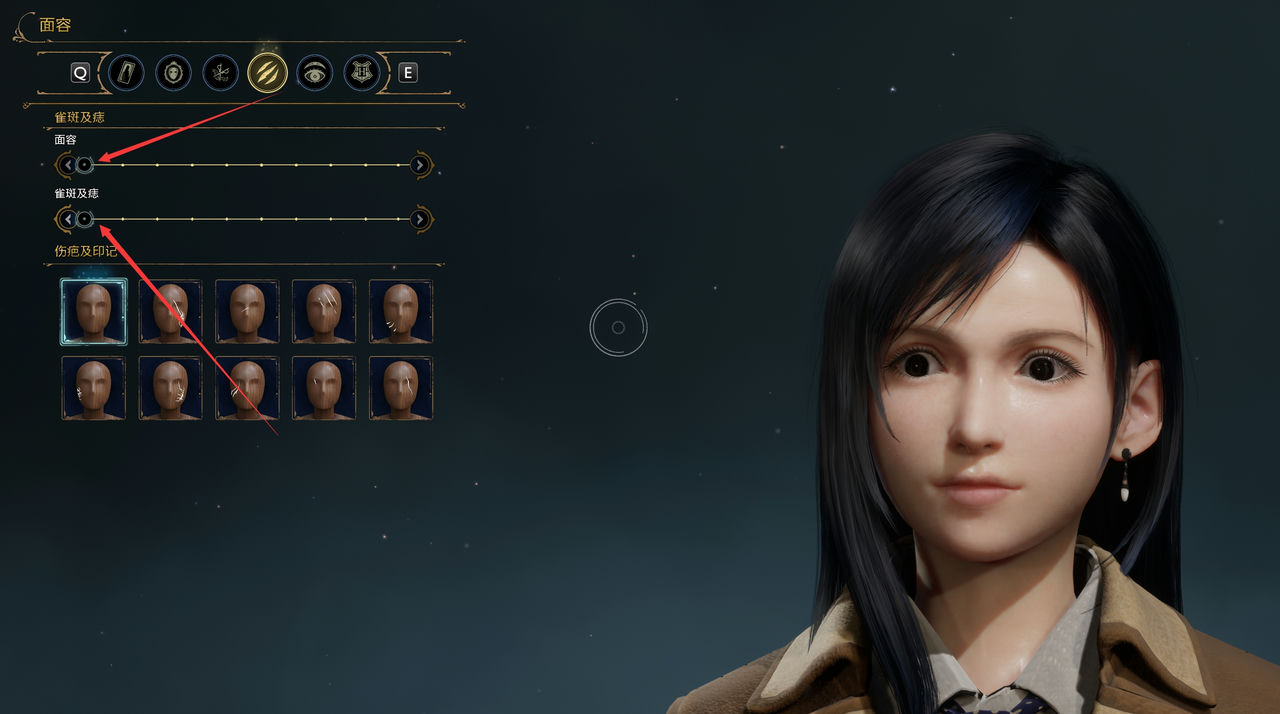This screenshot has height=714, width=1280.
Task: Select the first scar option in bottom row
Action: tap(93, 388)
